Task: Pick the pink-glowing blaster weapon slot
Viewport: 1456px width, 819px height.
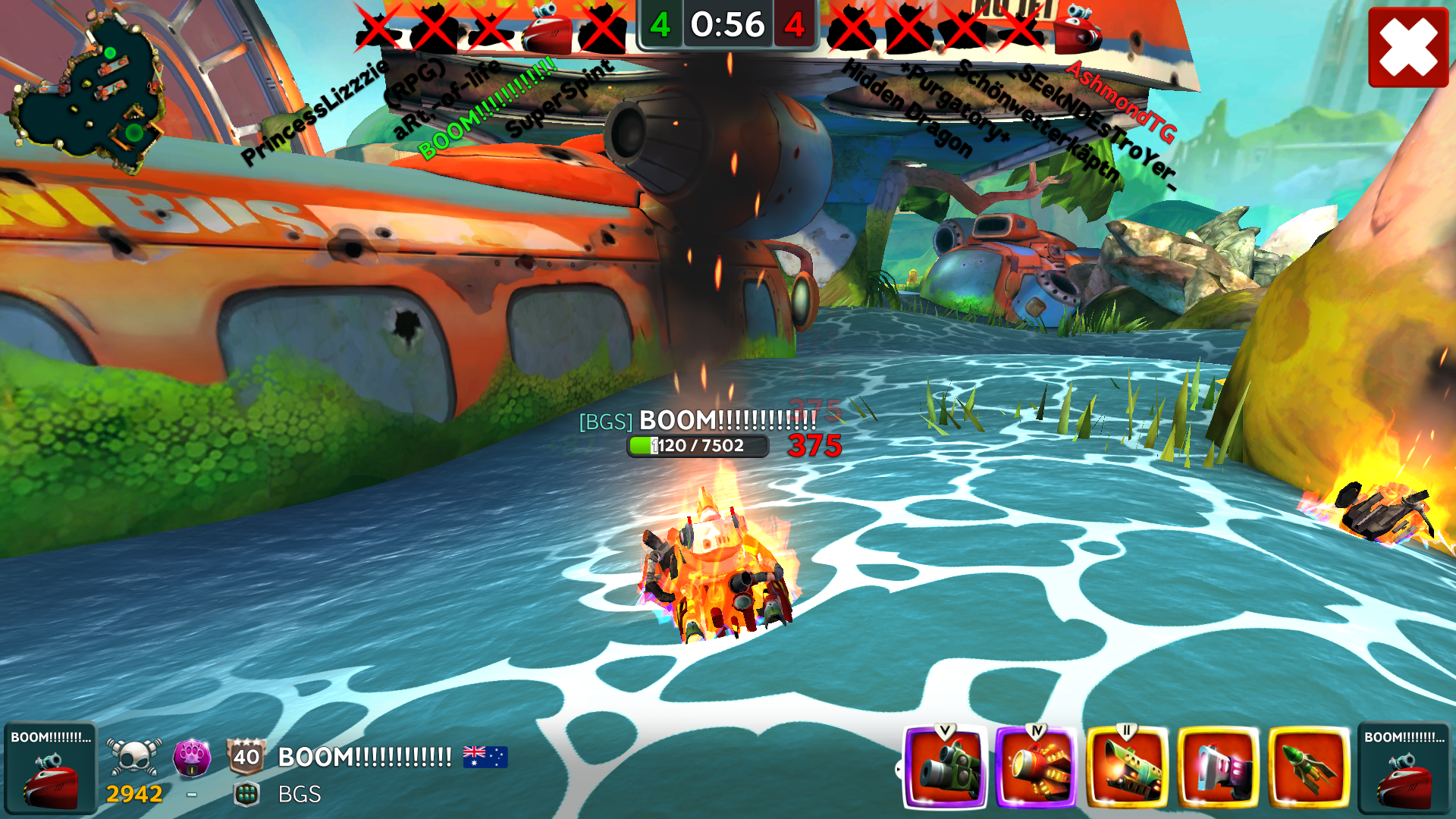Action: (x=1218, y=767)
